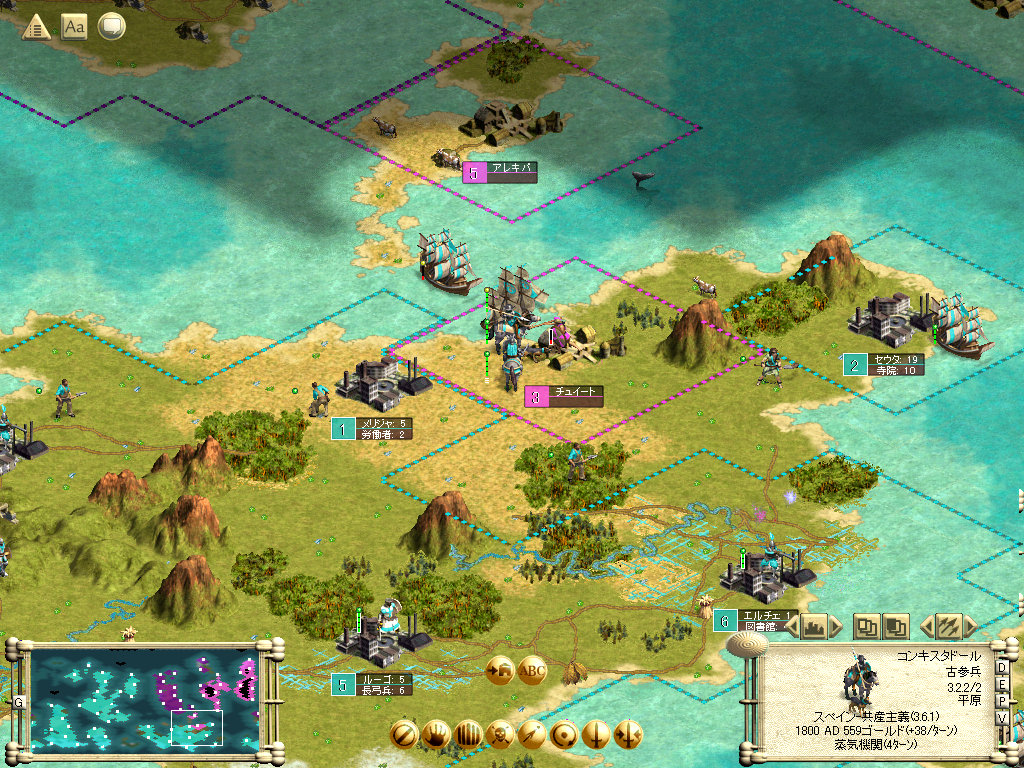Activate the vertical bars fortify order
1024x768 pixels.
468,733
